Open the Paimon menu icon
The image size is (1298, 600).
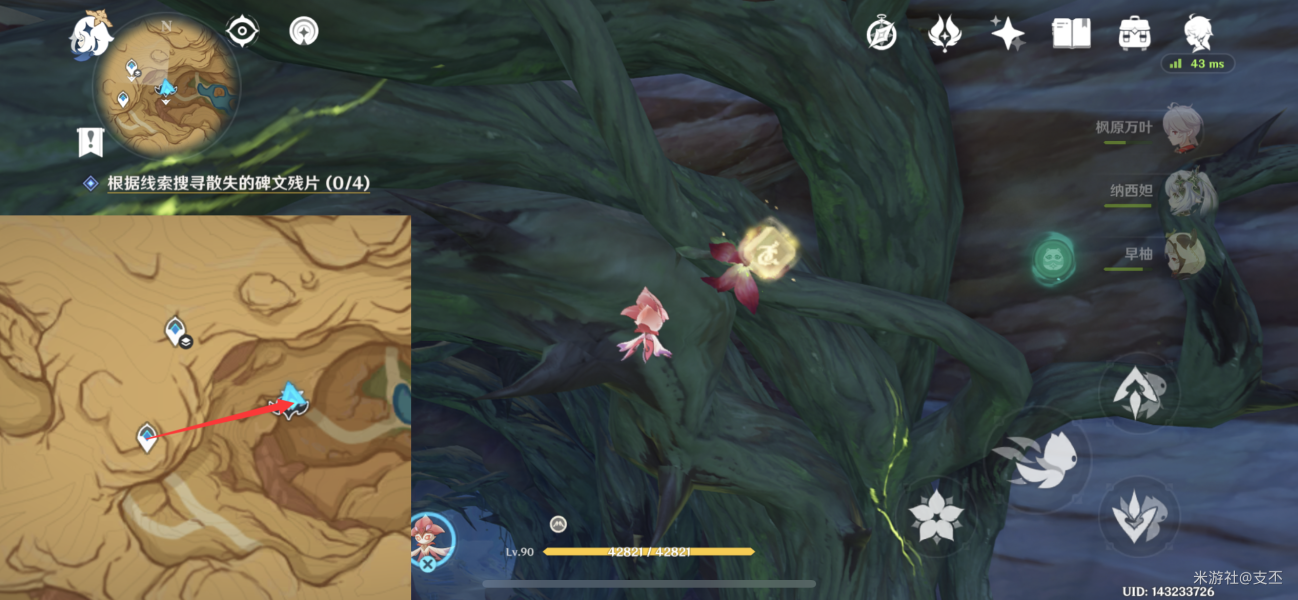(90, 33)
